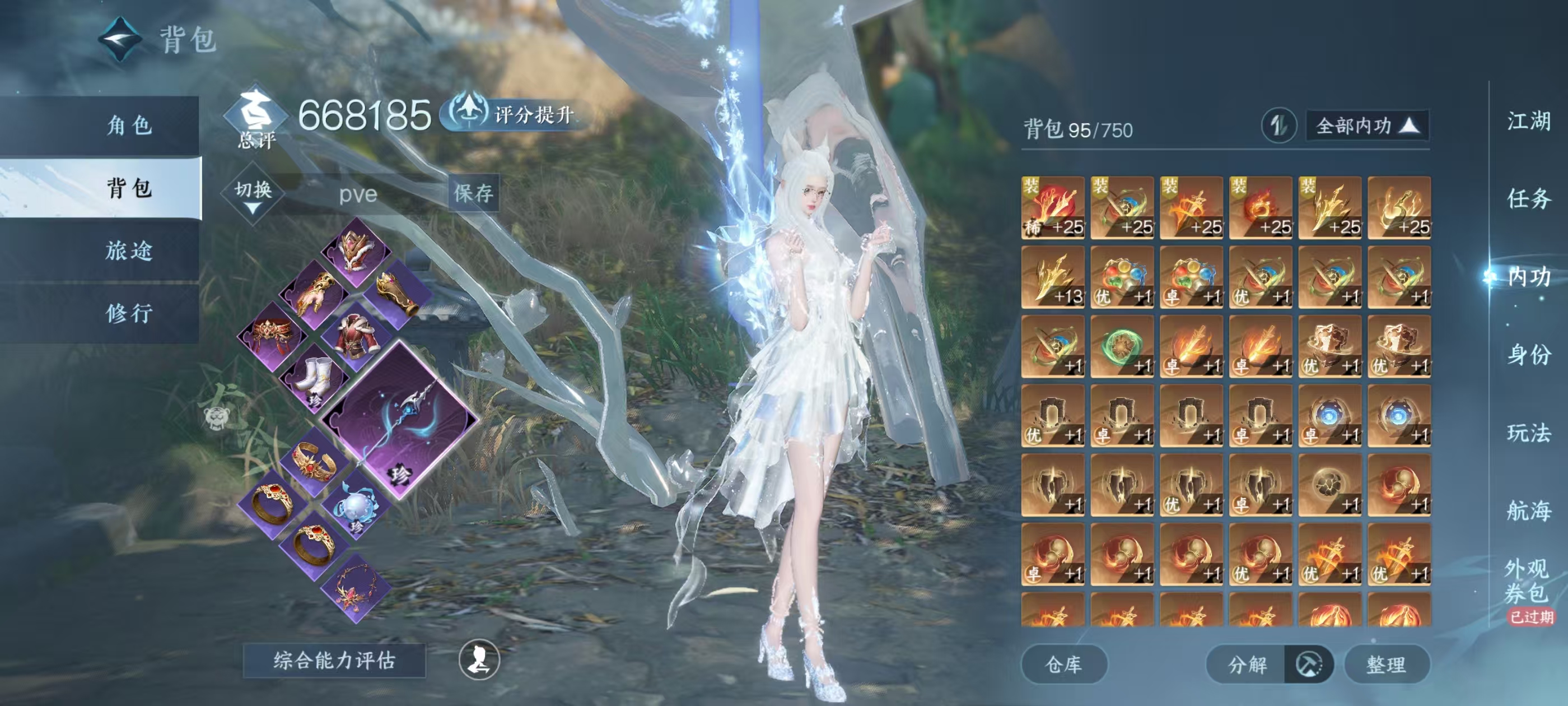Open the 全部内功 filter dropdown

tap(1367, 126)
